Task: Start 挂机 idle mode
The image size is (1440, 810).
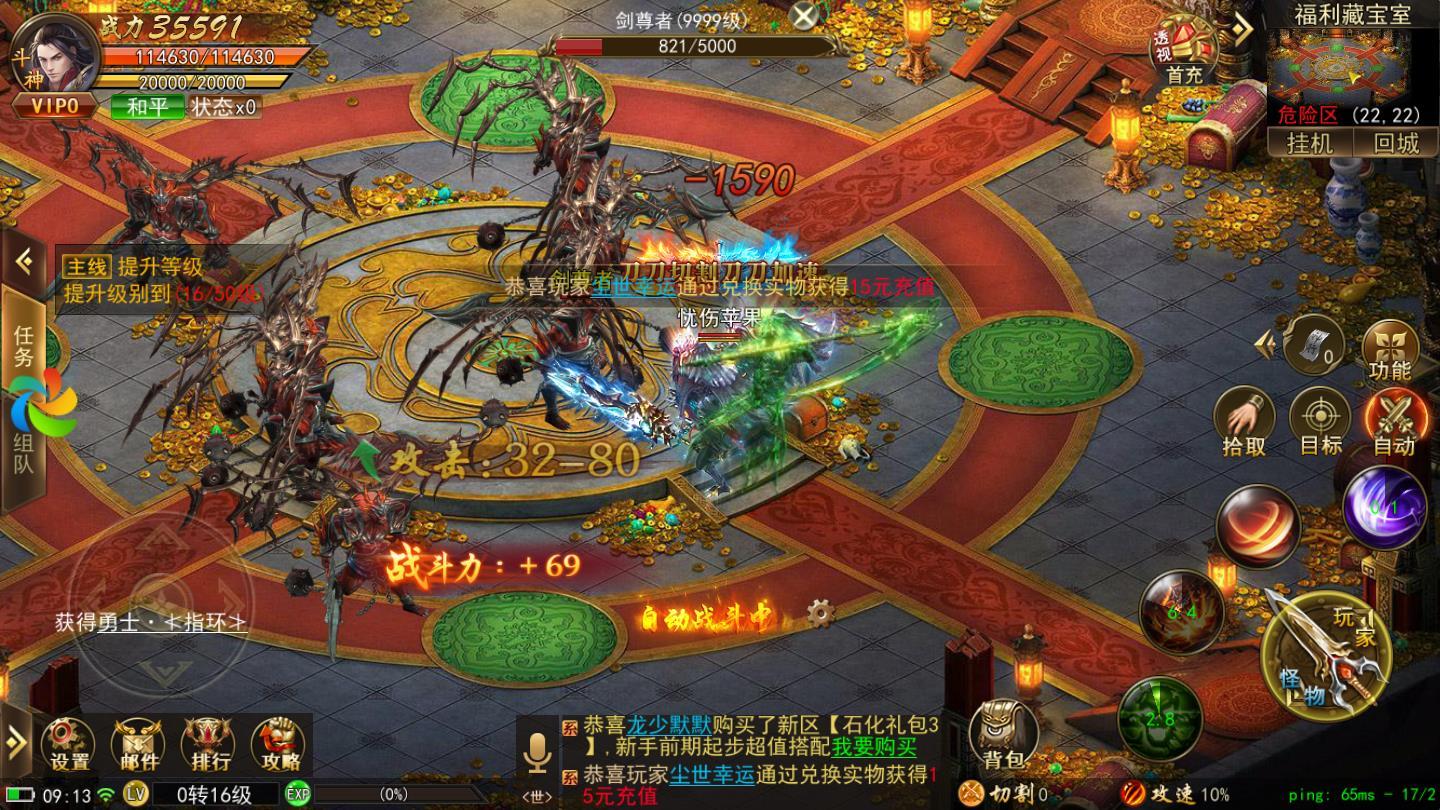Action: pos(1310,143)
